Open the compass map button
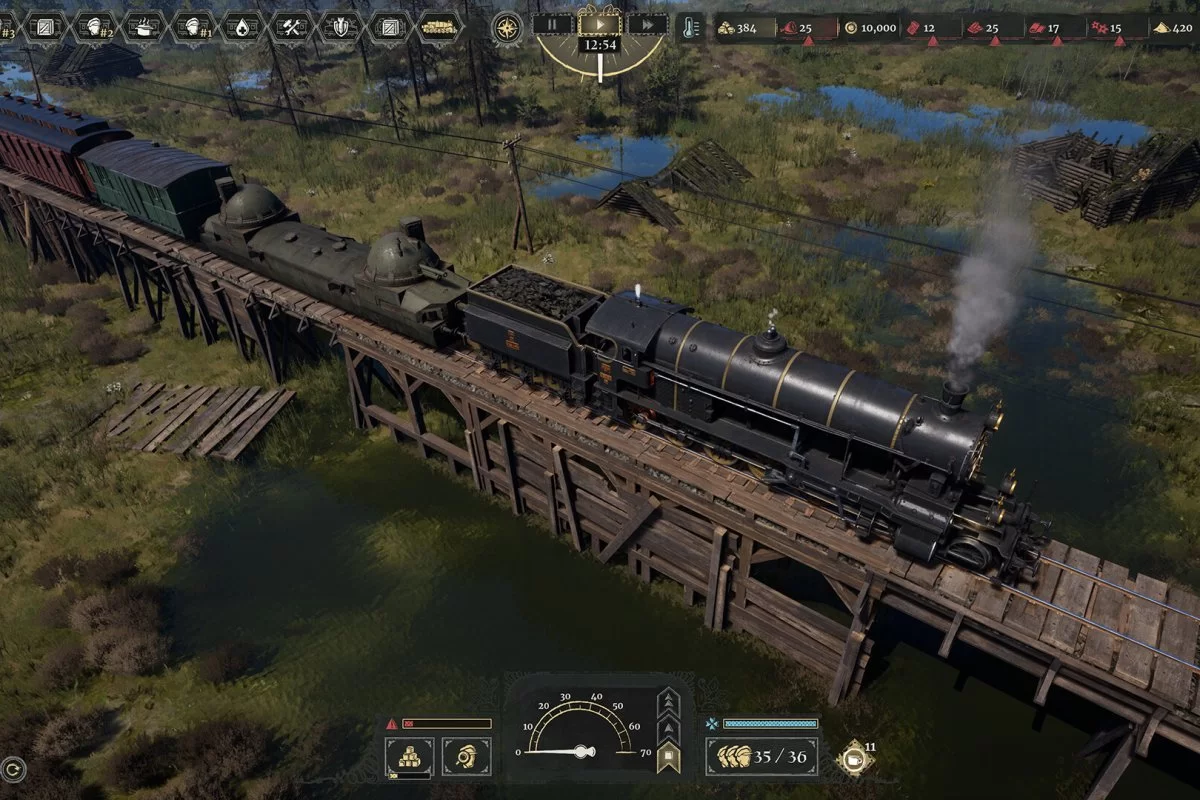This screenshot has width=1200, height=800. pos(507,27)
